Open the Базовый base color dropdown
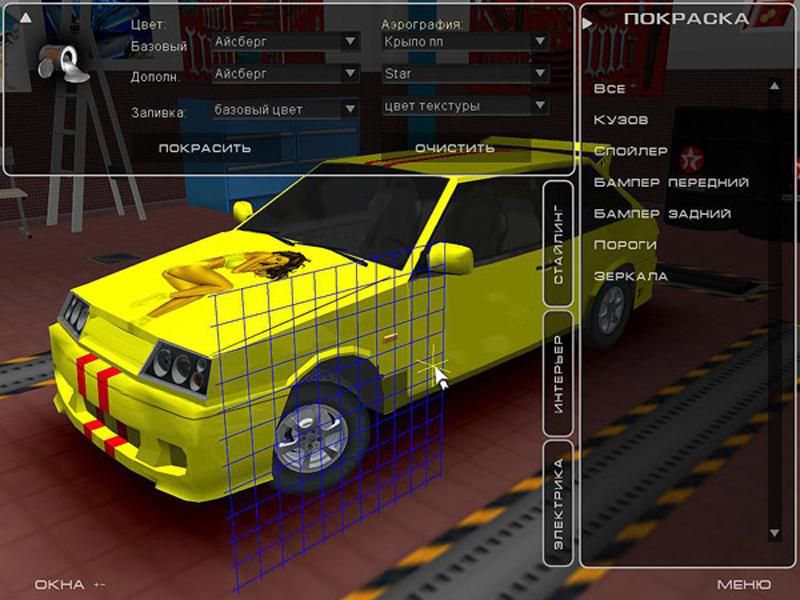Viewport: 800px width, 600px height. click(286, 42)
